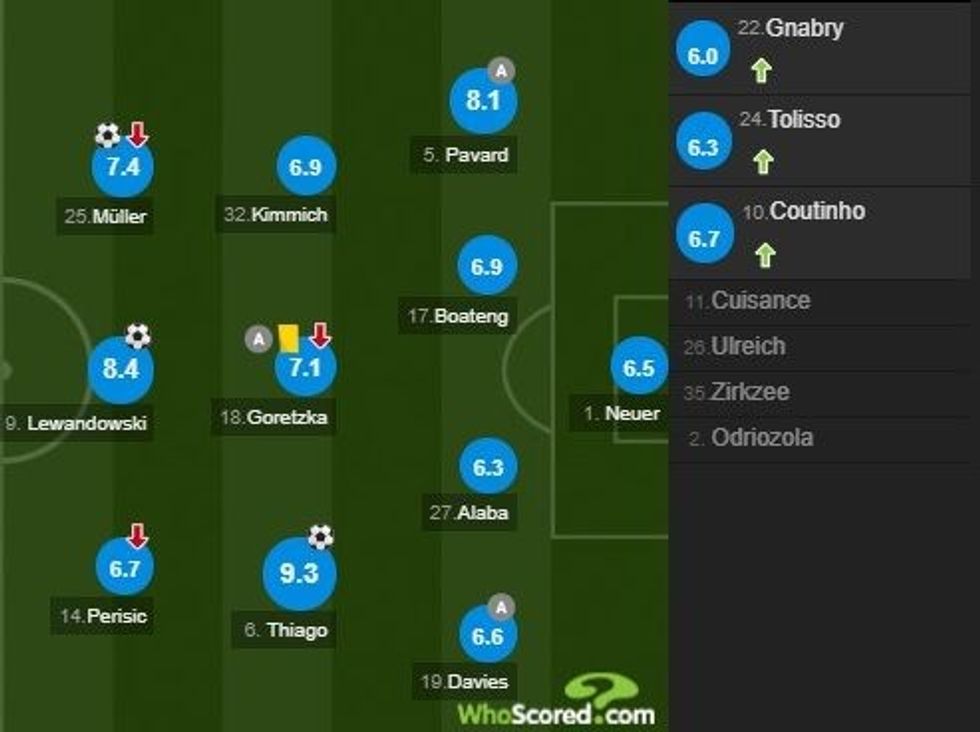Show Davies's 6.6 rating details

click(x=487, y=636)
